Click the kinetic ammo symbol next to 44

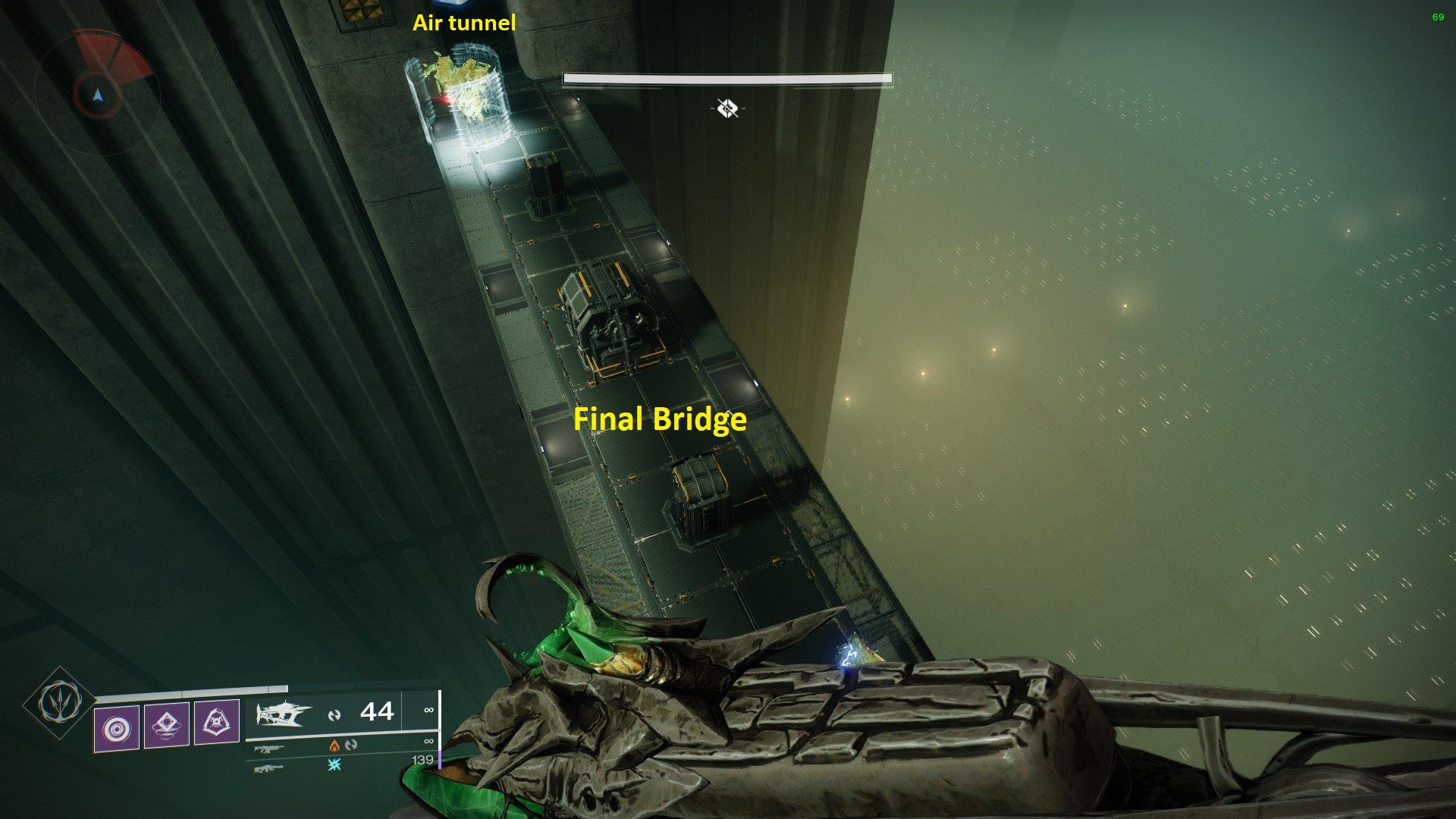point(335,712)
